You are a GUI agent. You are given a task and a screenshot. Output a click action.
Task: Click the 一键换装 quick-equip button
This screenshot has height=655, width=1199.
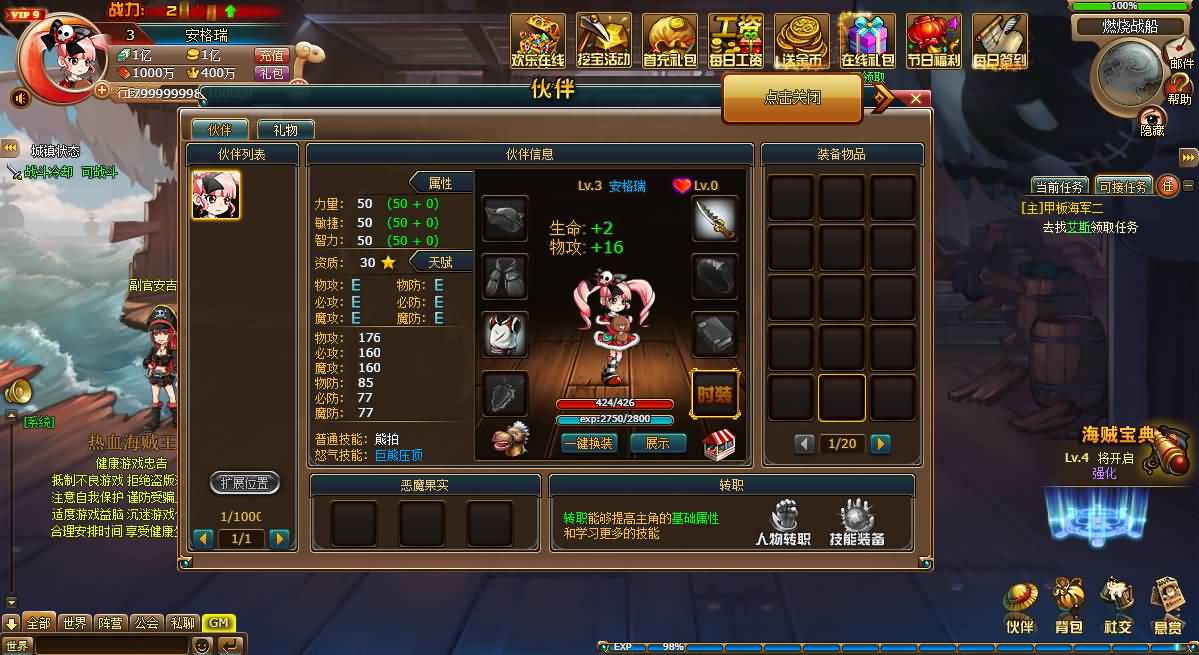pyautogui.click(x=588, y=443)
